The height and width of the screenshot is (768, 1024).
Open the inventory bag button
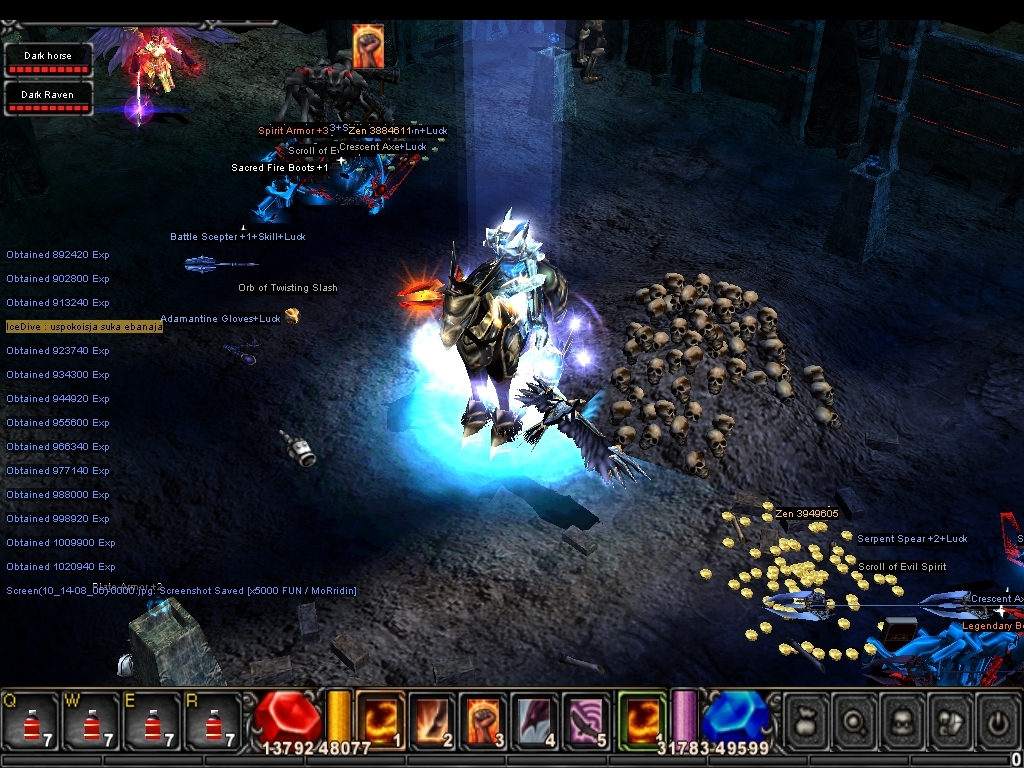click(x=806, y=719)
